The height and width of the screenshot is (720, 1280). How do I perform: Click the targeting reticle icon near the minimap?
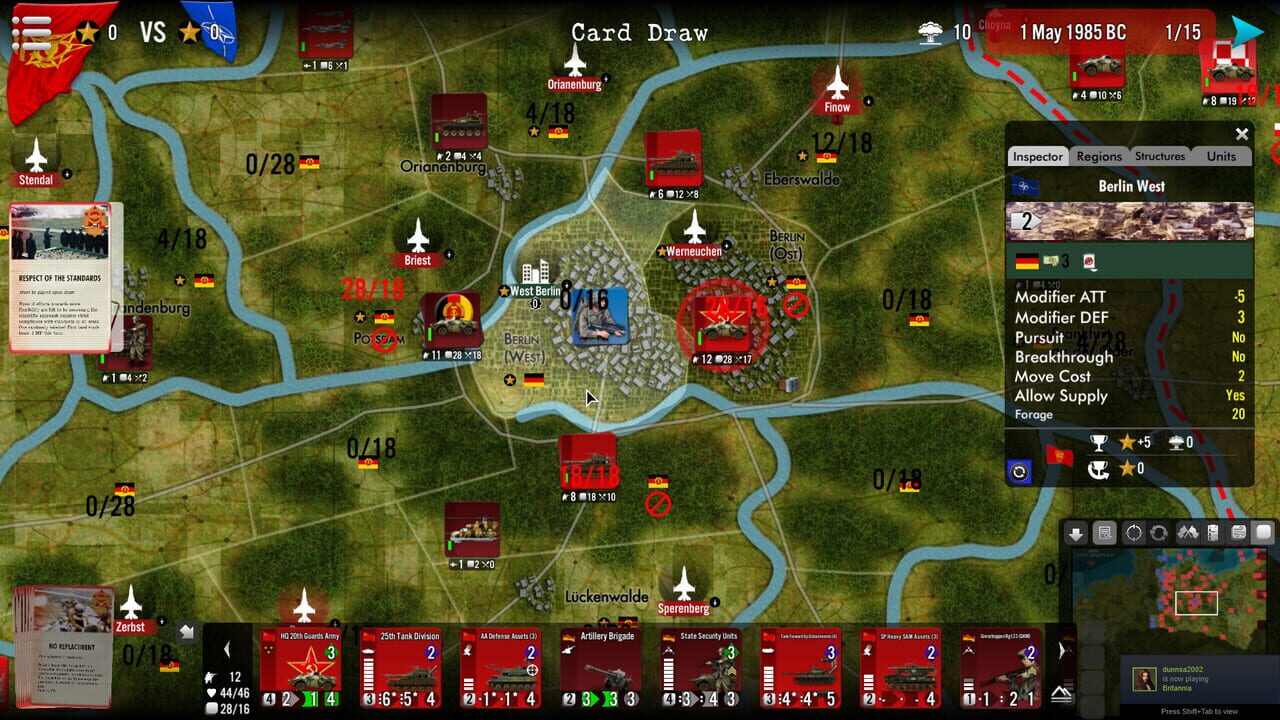click(x=1132, y=532)
